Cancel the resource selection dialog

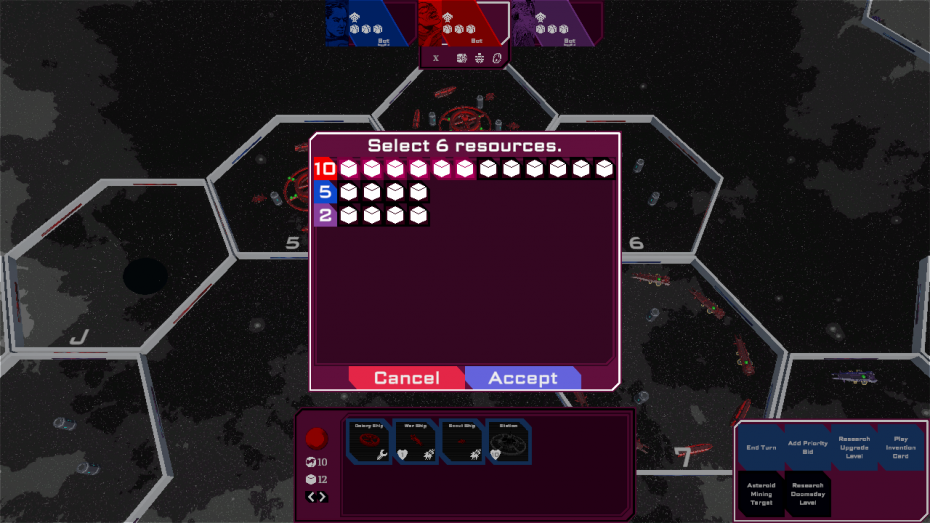pyautogui.click(x=406, y=378)
